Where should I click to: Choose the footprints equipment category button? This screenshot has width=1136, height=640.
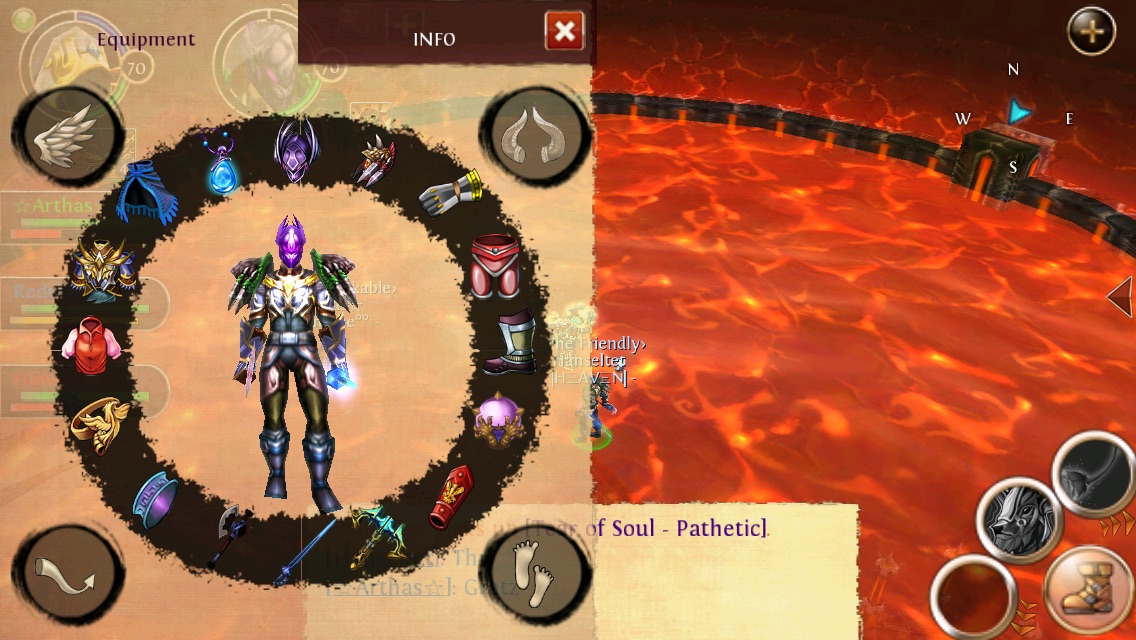pos(527,575)
